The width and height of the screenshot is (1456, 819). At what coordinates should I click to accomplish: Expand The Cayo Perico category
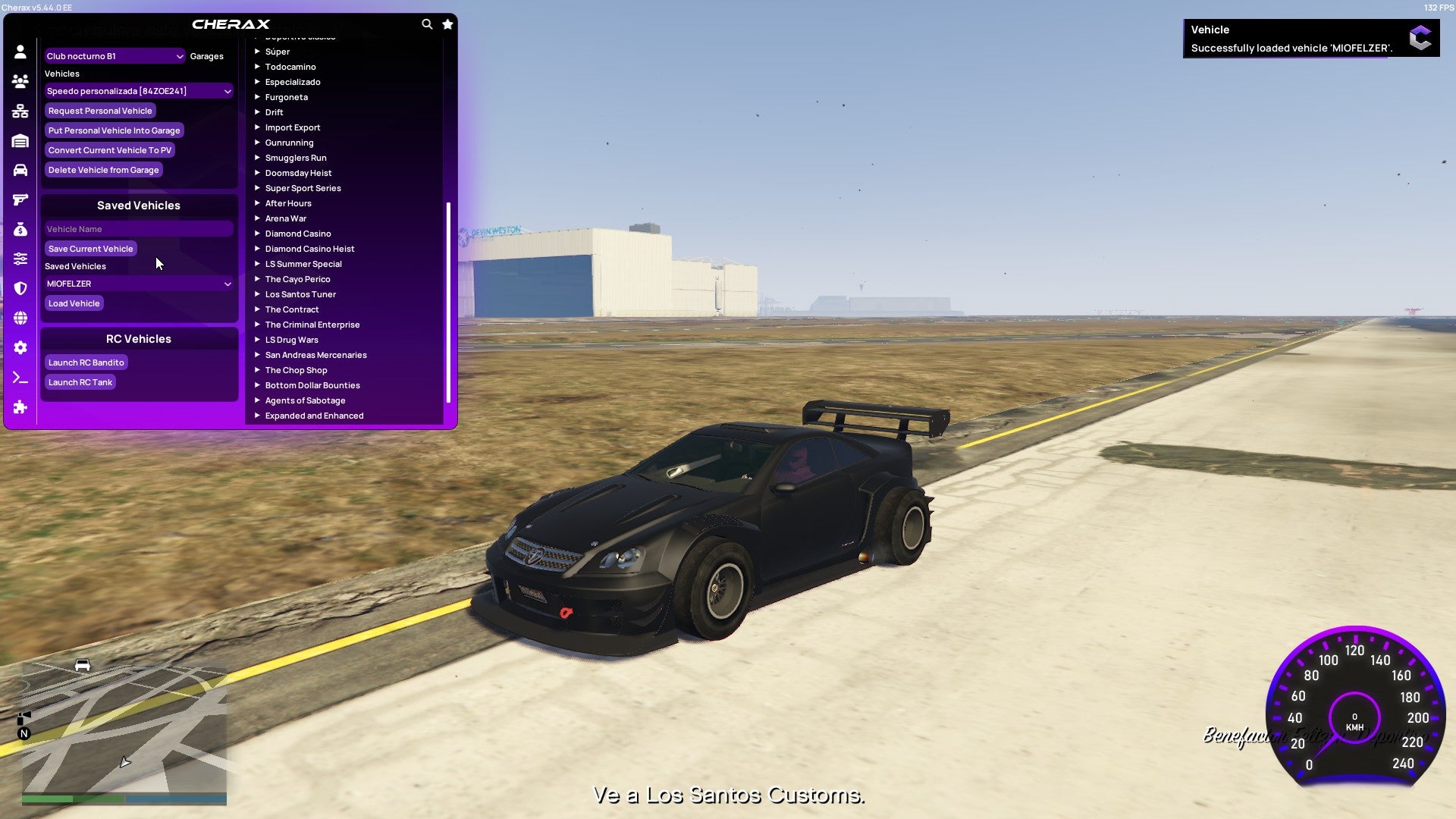297,279
